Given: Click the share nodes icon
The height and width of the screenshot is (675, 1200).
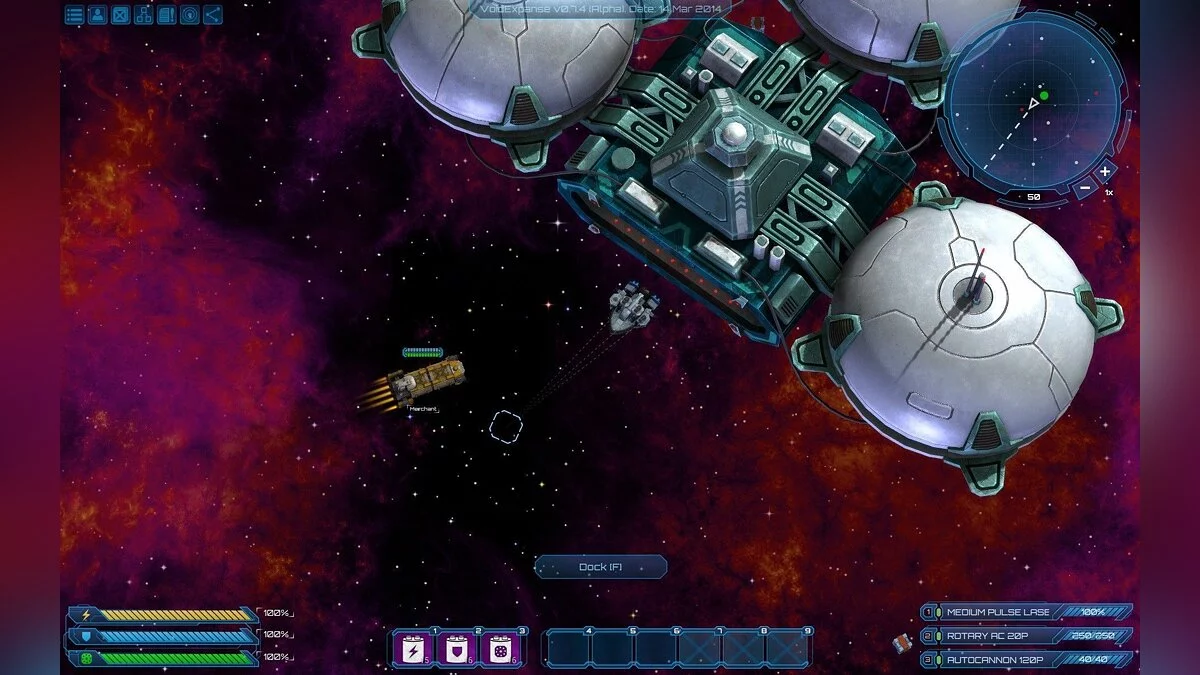Looking at the screenshot, I should tap(212, 15).
